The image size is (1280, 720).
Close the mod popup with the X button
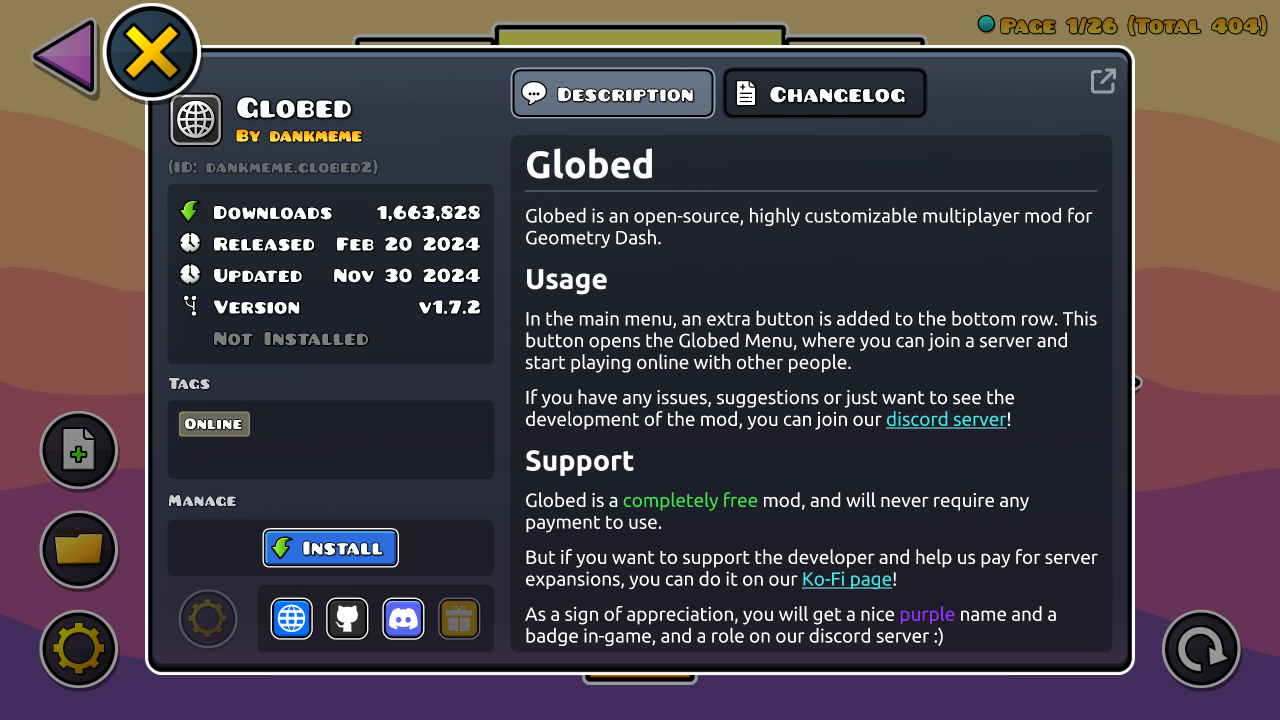pyautogui.click(x=152, y=52)
